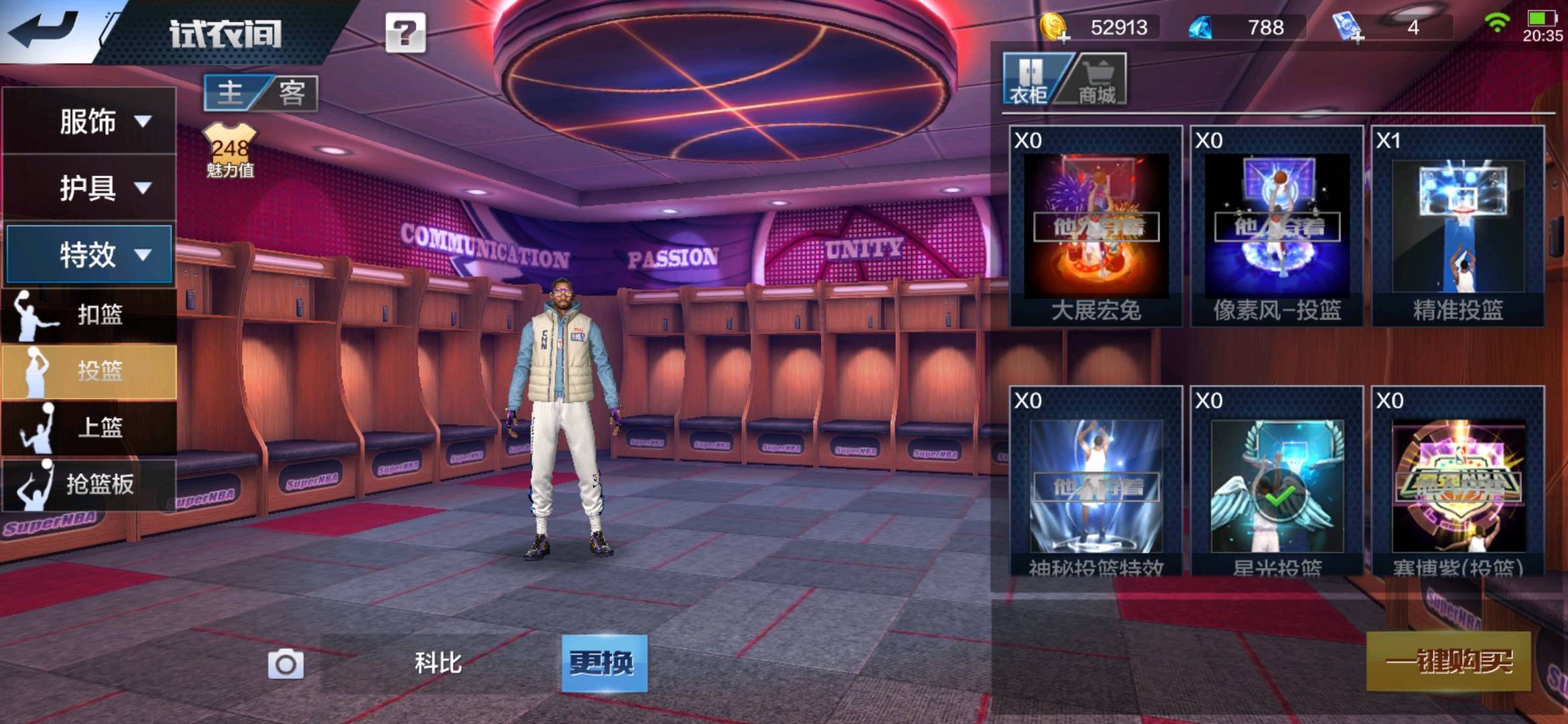
Task: Click the 更换 change player button
Action: point(604,663)
